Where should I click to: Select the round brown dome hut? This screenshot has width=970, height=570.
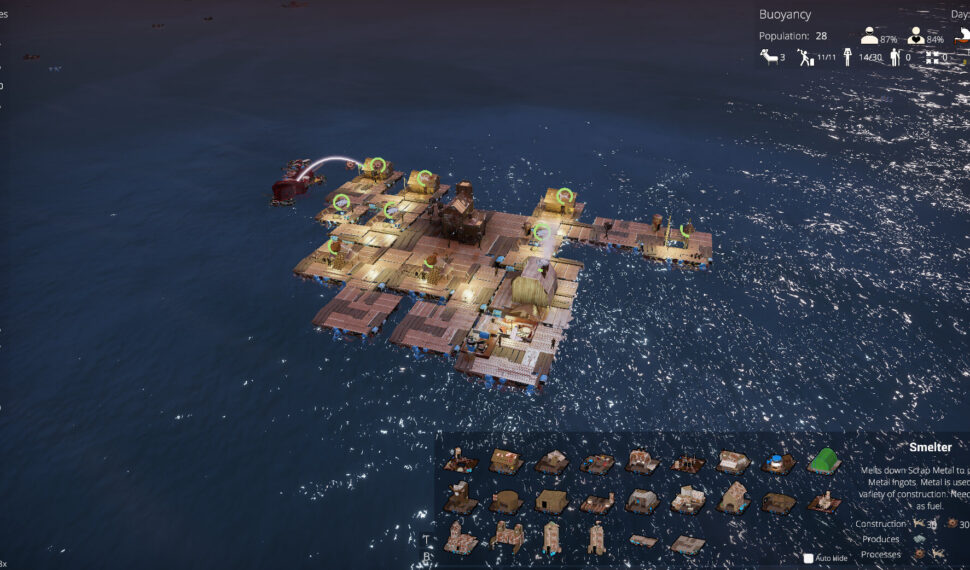(x=506, y=501)
